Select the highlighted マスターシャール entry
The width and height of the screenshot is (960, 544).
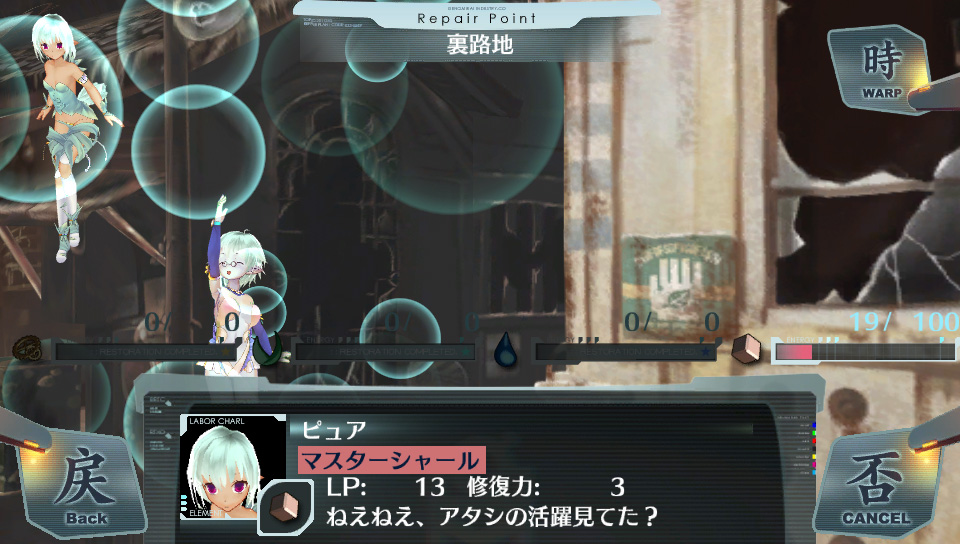[391, 461]
